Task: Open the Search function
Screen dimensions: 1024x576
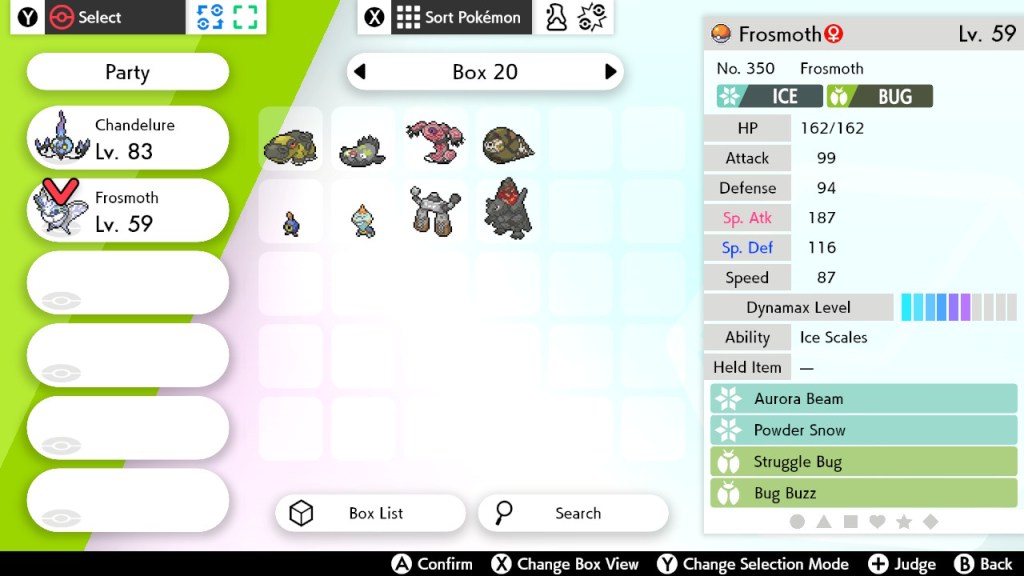Action: coord(573,513)
